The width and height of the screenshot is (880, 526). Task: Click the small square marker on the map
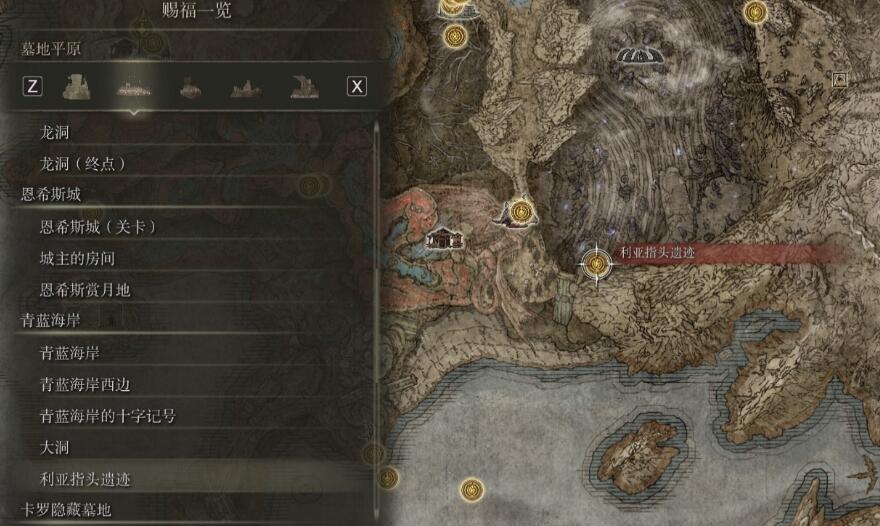pyautogui.click(x=840, y=79)
